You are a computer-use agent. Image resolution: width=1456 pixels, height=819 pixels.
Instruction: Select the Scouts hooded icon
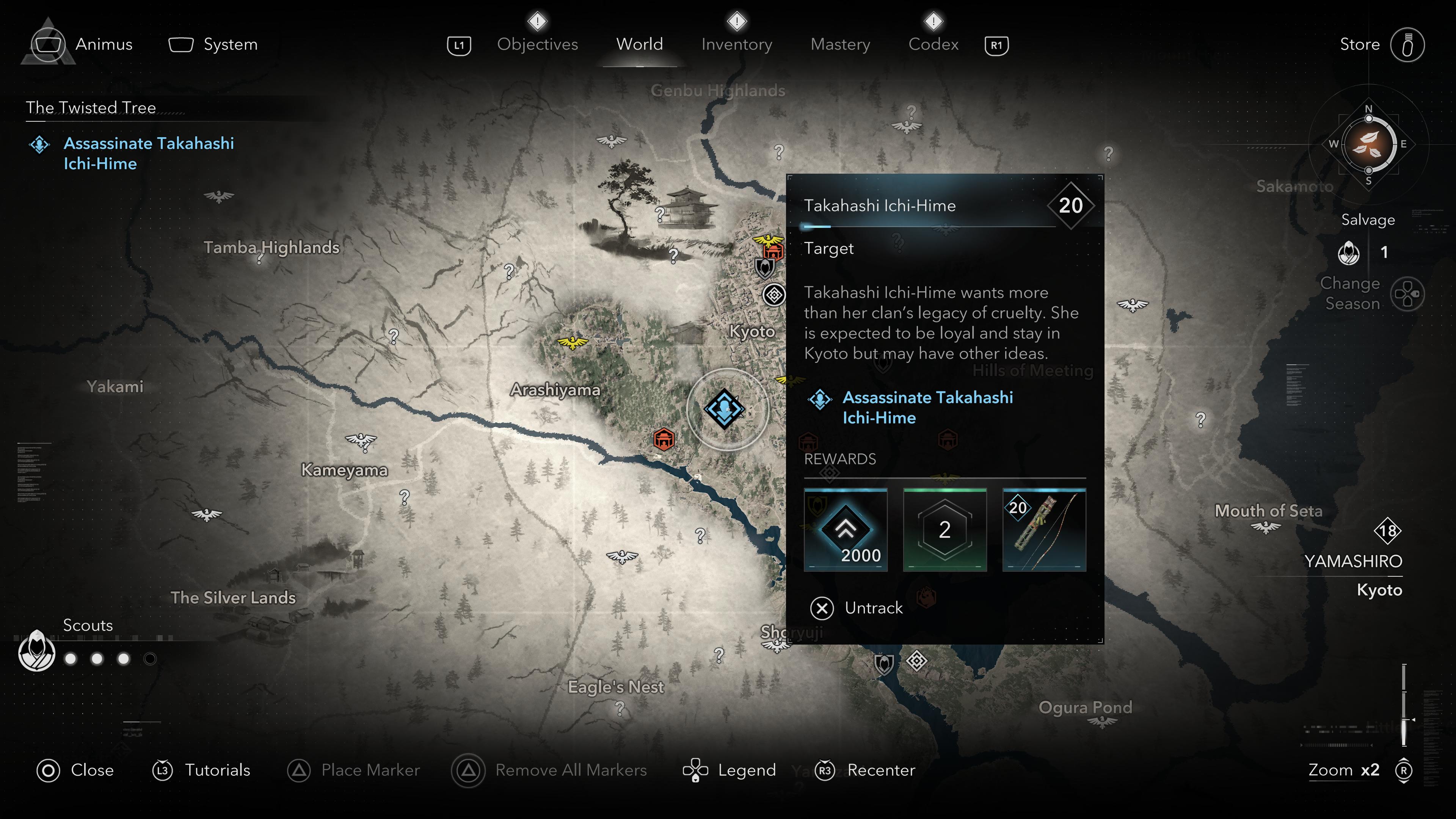tap(37, 652)
